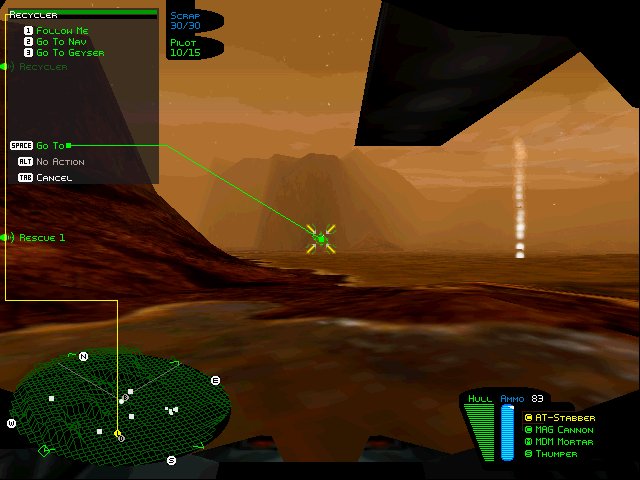Select the Go To Nav command

(x=63, y=42)
